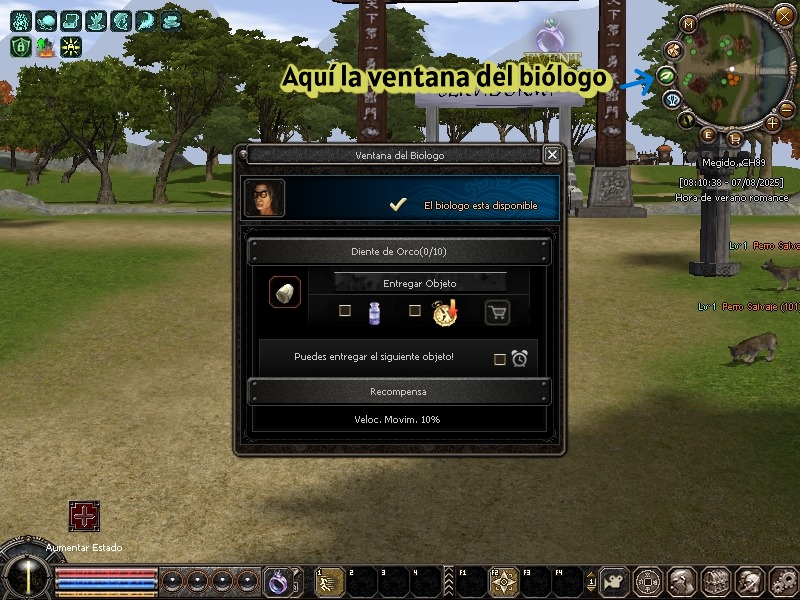
Task: Select the Diente de Orco item slot
Action: [x=284, y=293]
